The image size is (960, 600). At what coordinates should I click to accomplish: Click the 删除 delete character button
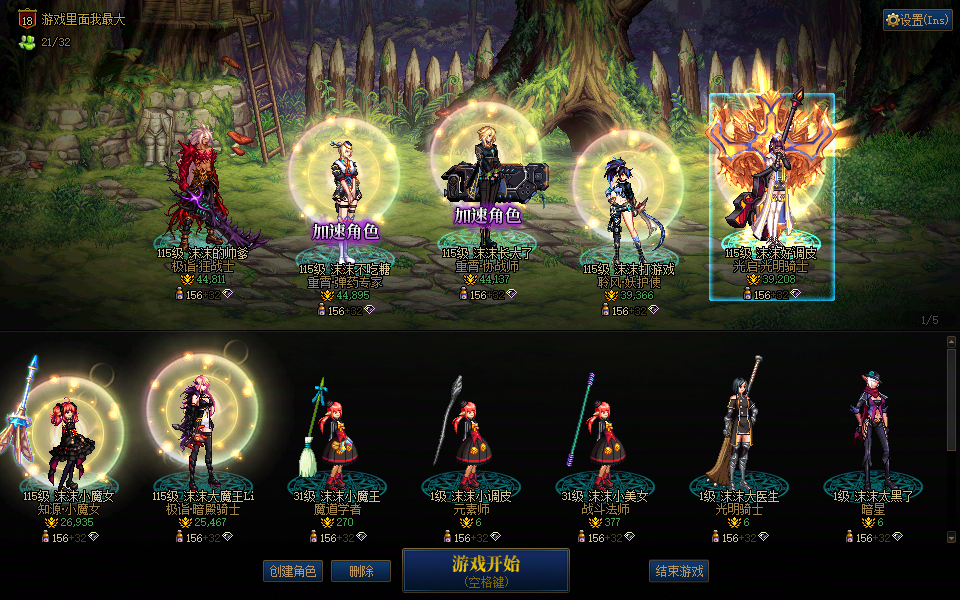tap(362, 571)
